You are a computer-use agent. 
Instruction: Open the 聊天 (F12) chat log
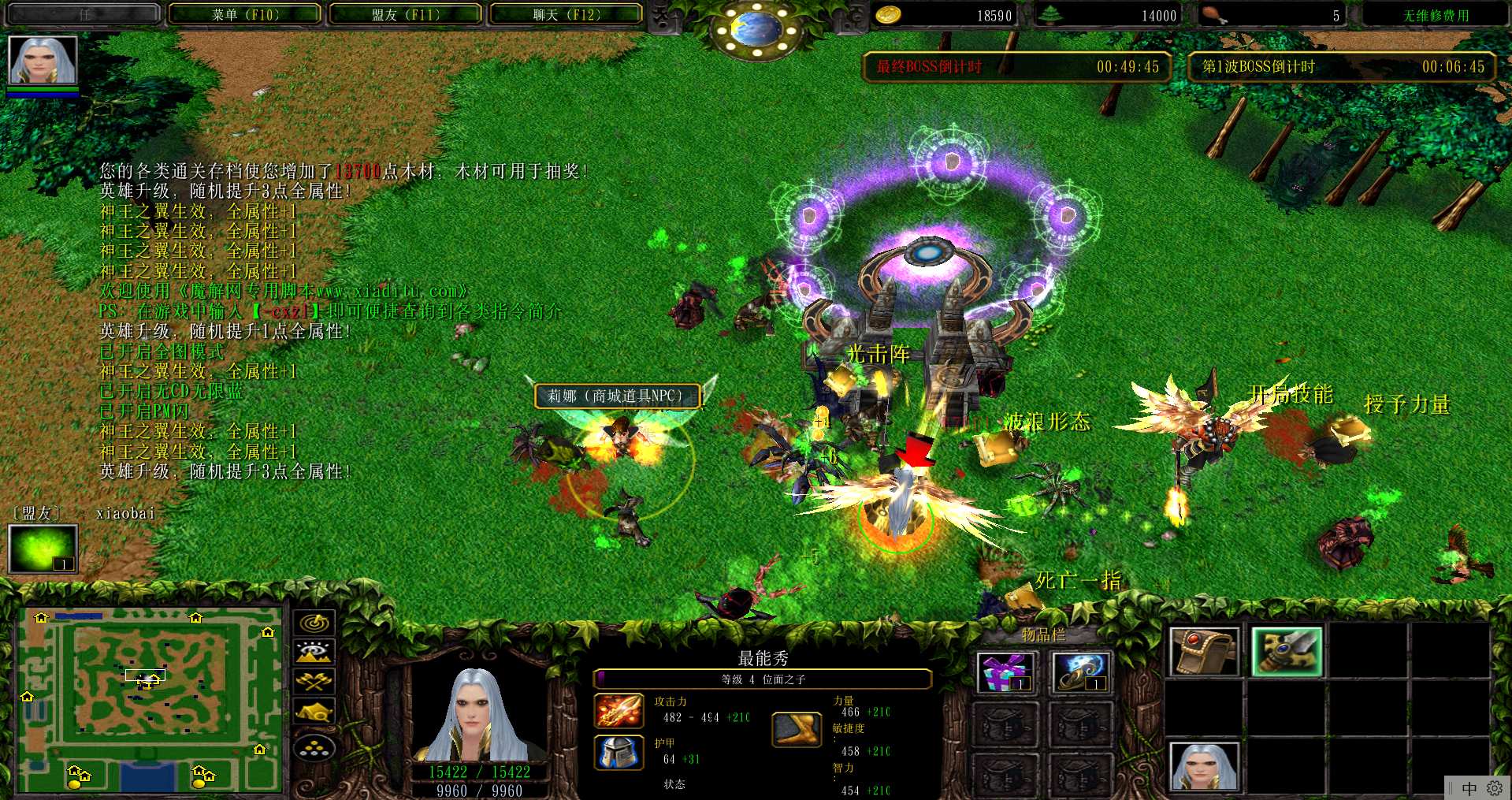[x=567, y=15]
